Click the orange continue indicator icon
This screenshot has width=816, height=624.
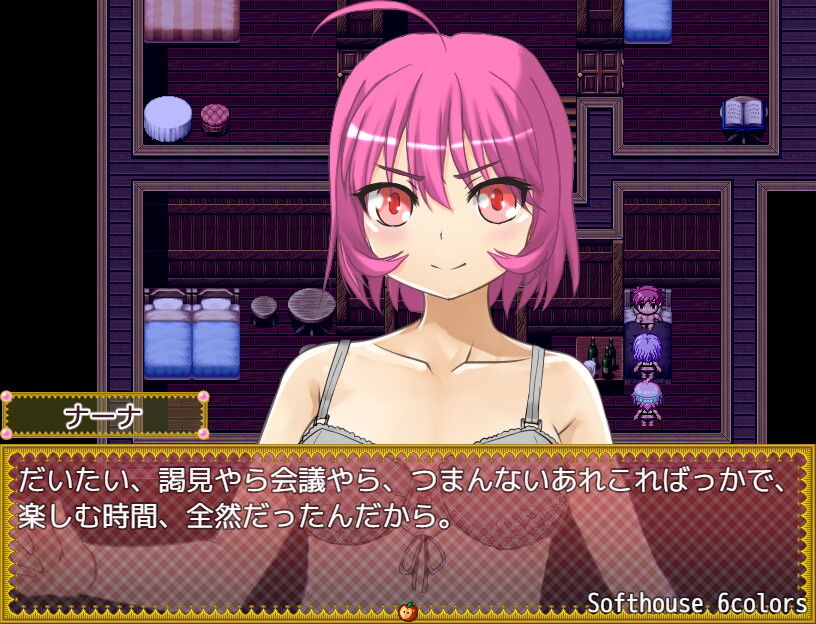coord(408,611)
